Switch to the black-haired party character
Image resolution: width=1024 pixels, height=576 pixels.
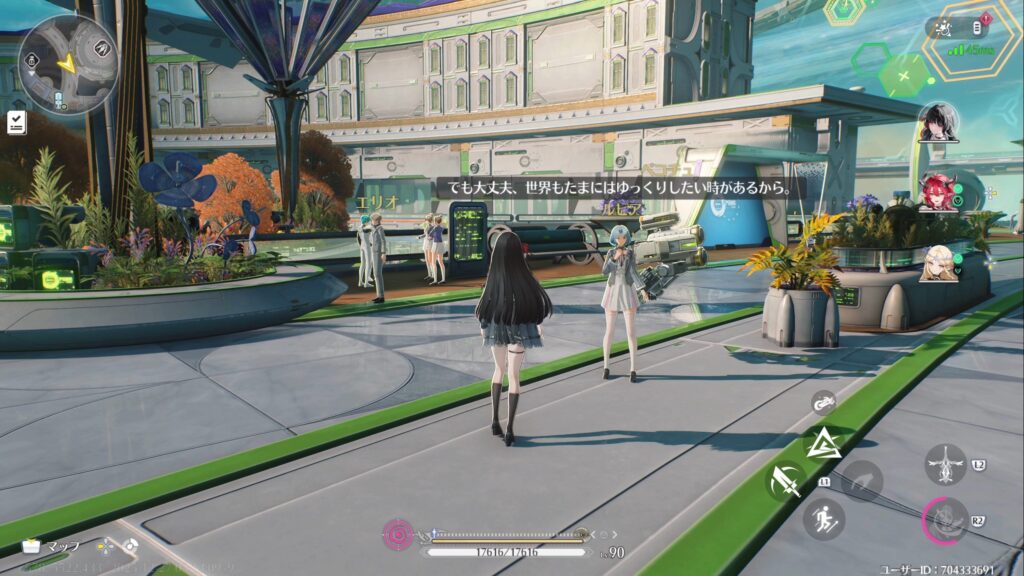[939, 122]
